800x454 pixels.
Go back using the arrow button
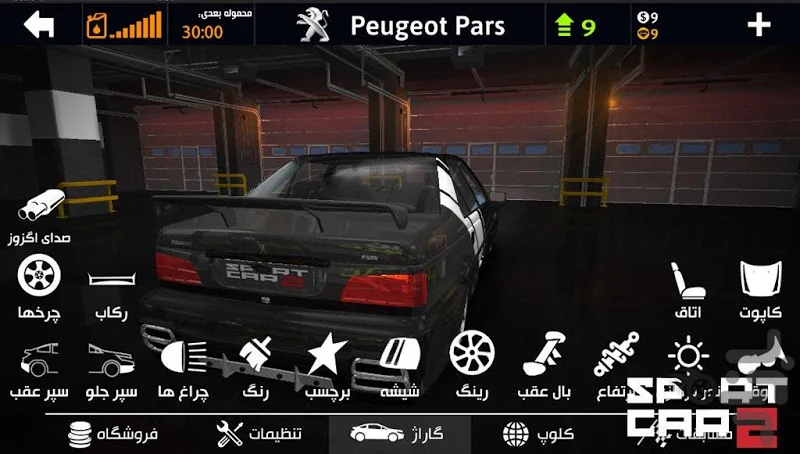tap(39, 24)
